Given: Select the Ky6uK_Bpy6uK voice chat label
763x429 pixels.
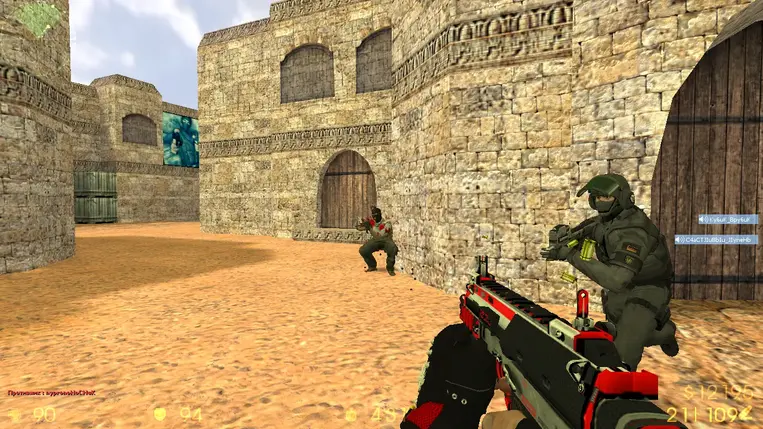Looking at the screenshot, I should [727, 219].
